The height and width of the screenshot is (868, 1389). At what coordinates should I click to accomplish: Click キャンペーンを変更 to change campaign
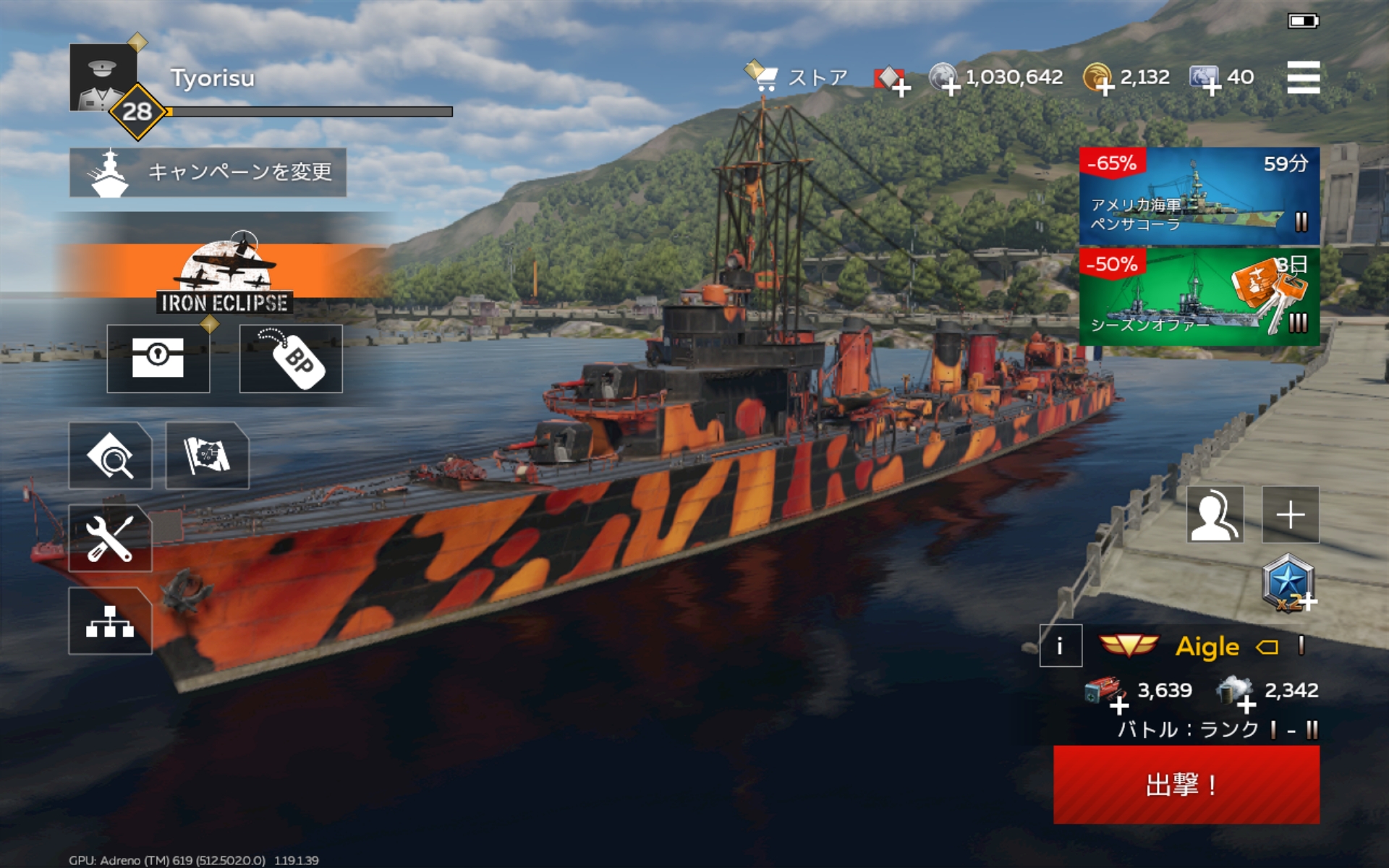[208, 172]
